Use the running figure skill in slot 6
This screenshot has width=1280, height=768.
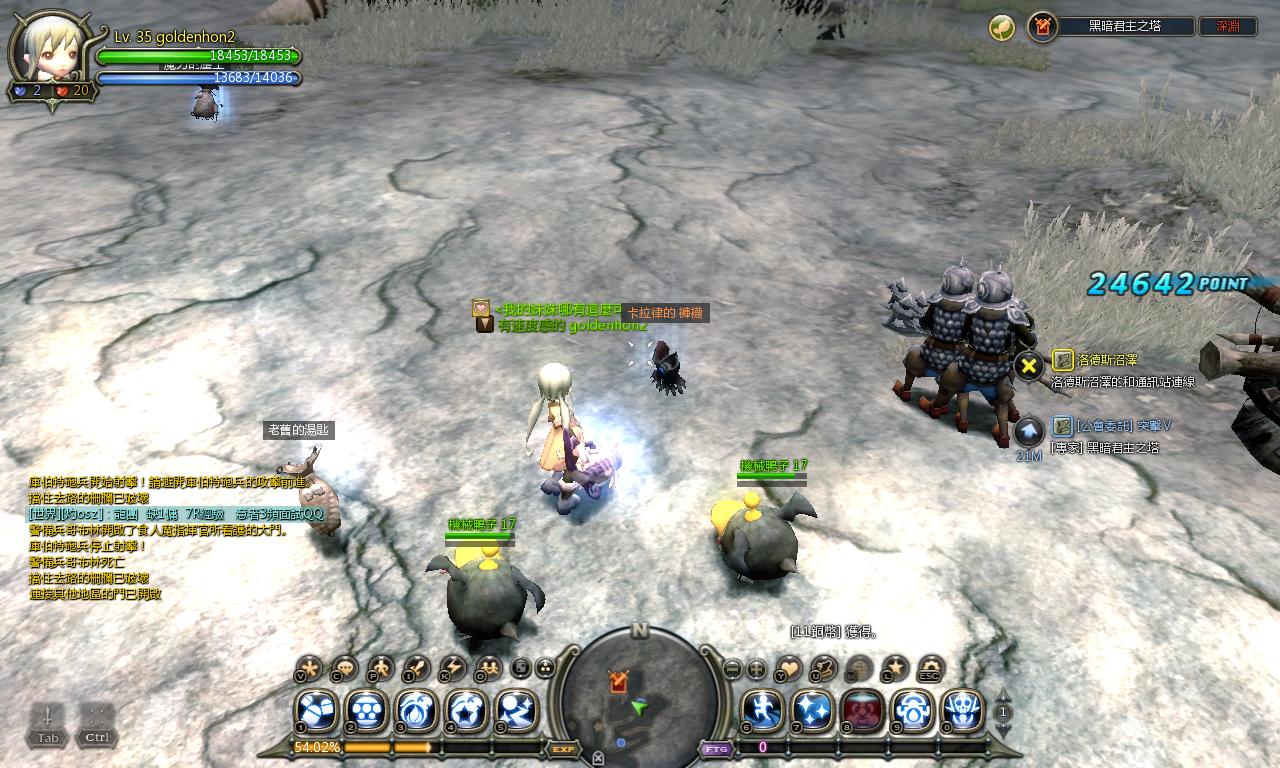(x=762, y=711)
